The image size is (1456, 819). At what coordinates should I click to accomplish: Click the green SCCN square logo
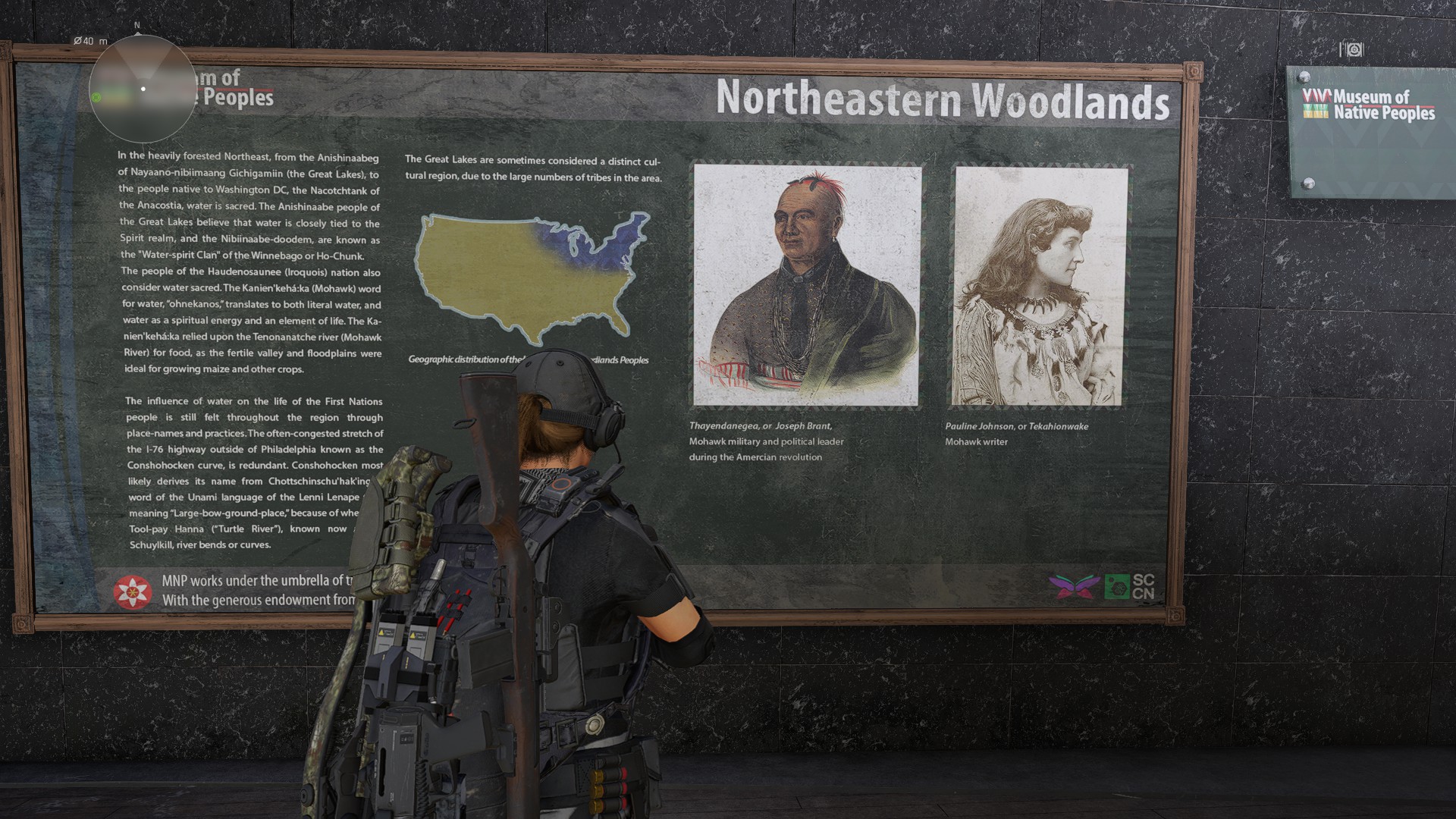[x=1116, y=586]
